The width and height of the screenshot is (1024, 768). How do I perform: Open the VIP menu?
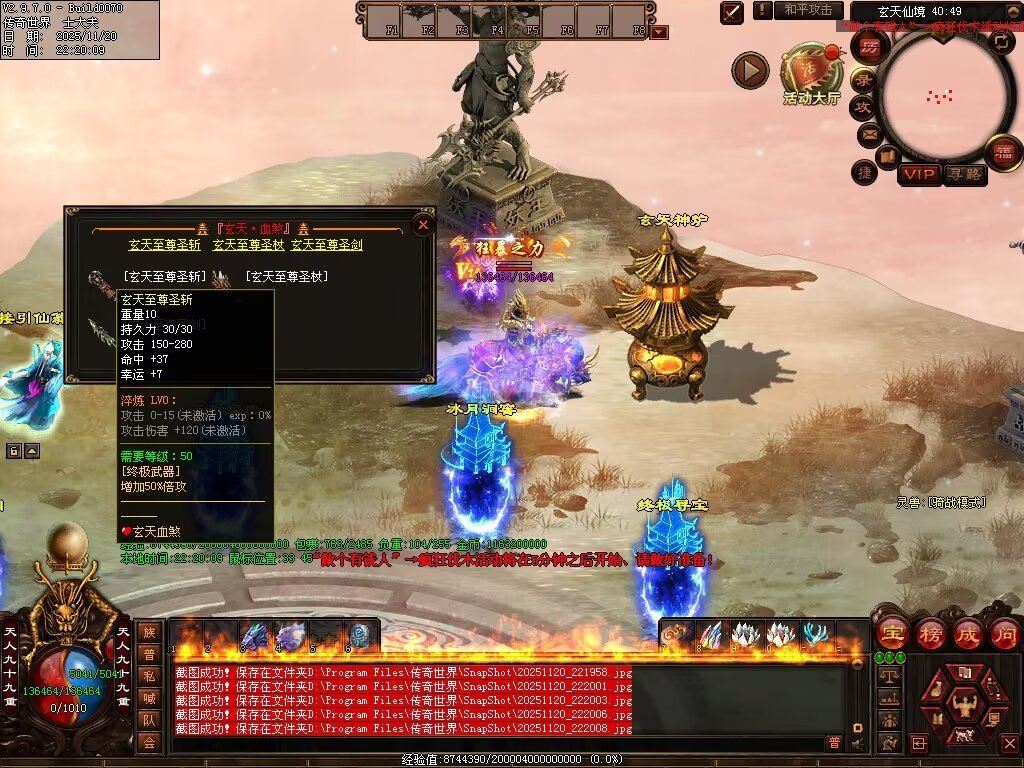[x=919, y=175]
